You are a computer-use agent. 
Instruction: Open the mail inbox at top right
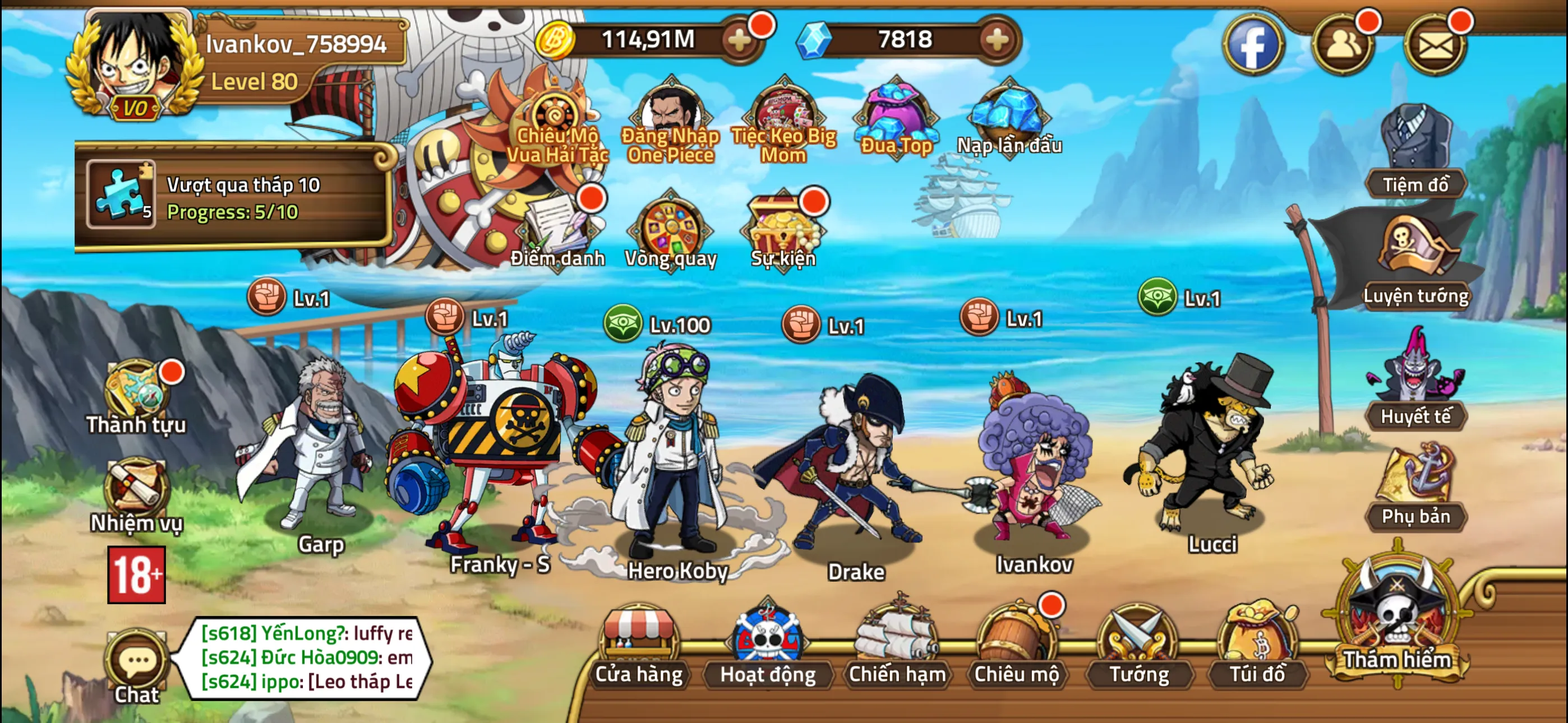coord(1437,43)
